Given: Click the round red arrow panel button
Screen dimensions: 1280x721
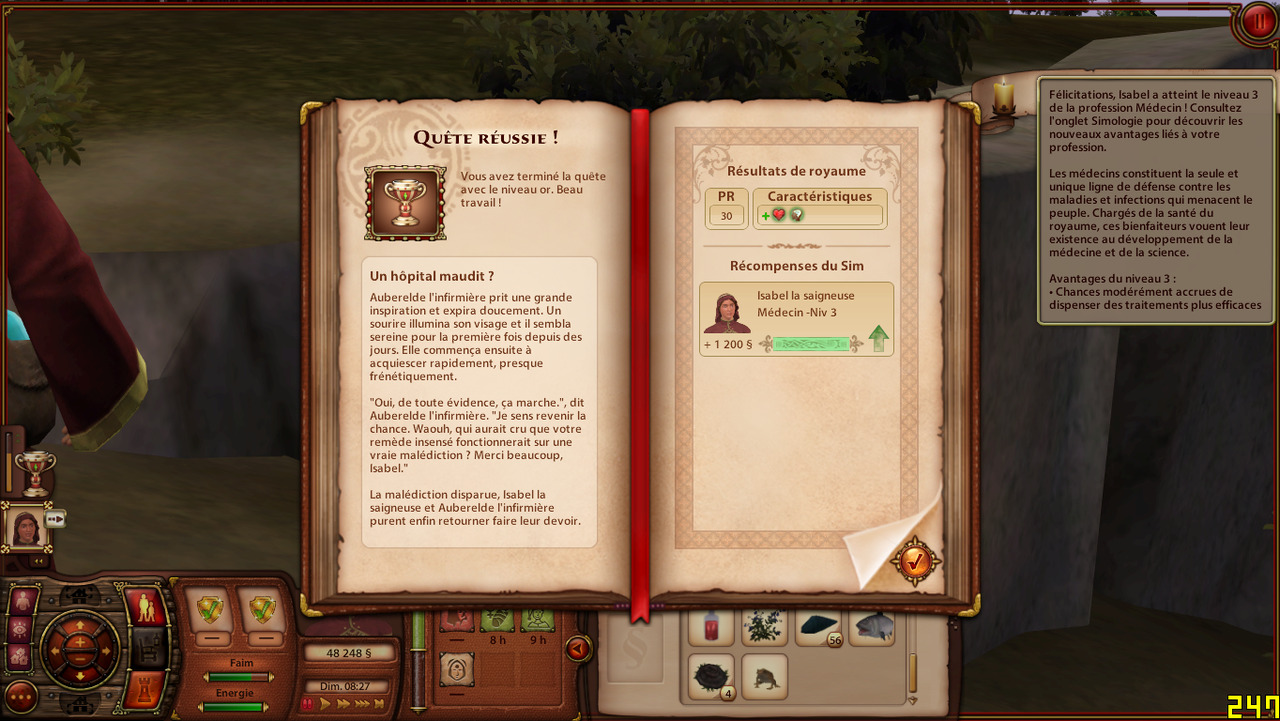Looking at the screenshot, I should 578,649.
